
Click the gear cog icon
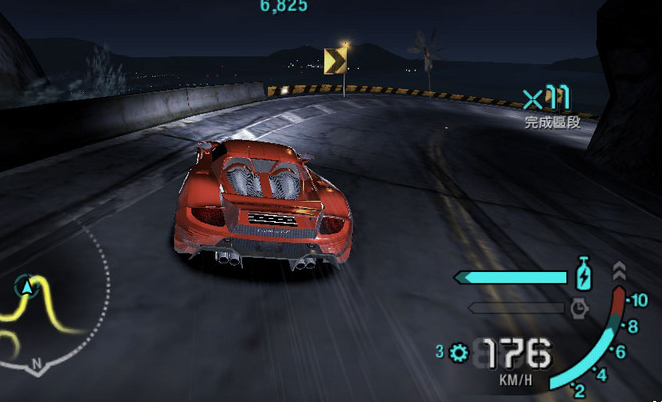(459, 352)
